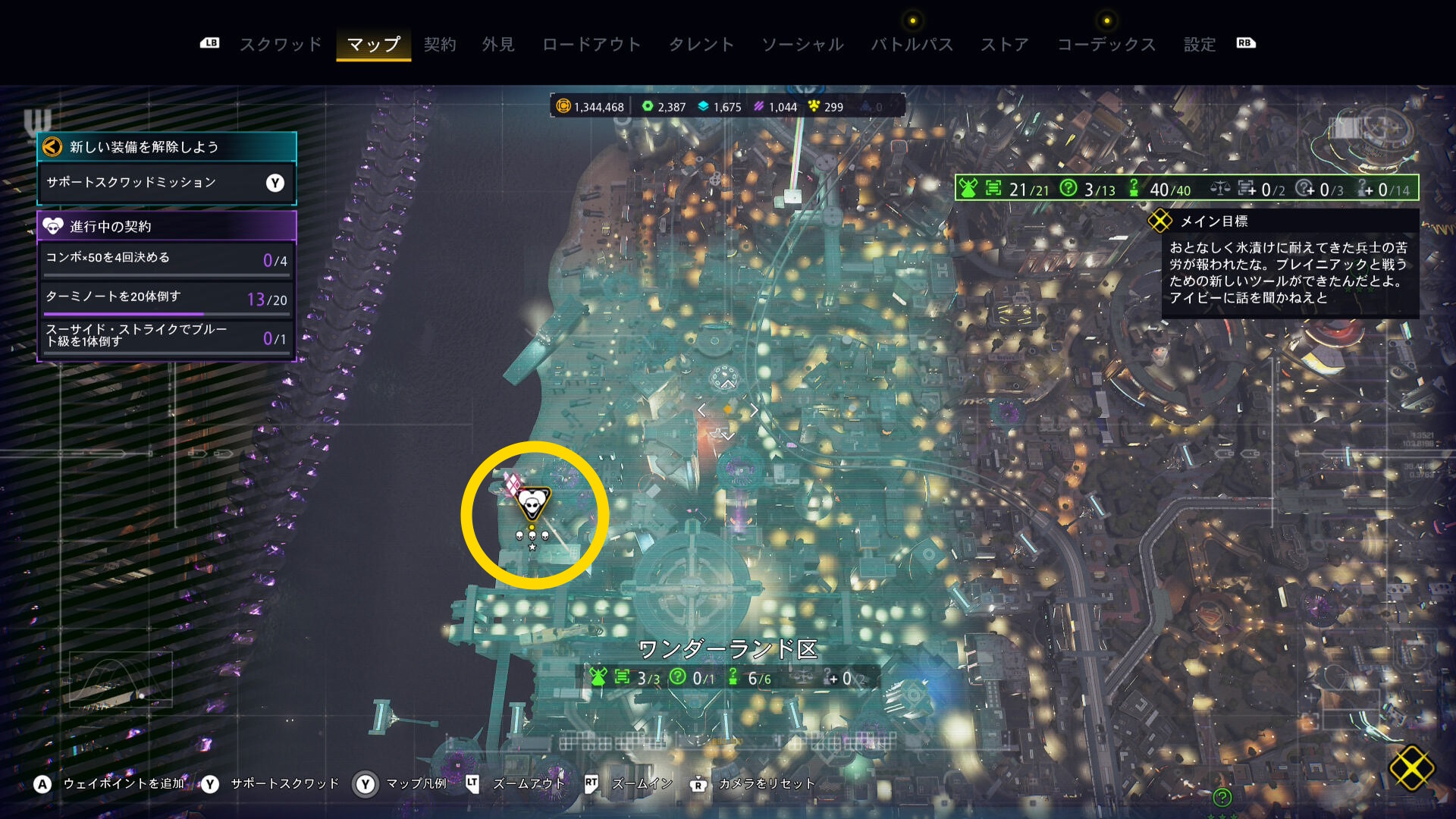The width and height of the screenshot is (1456, 819).
Task: Click the skull mission marker on the map
Action: (x=532, y=503)
